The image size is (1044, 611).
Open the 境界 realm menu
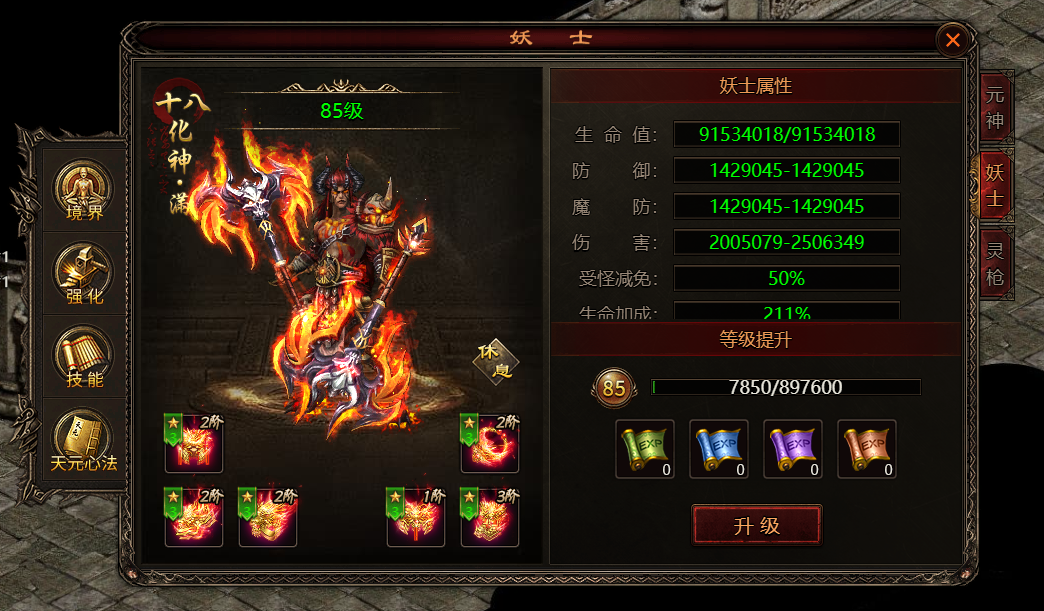[x=84, y=191]
